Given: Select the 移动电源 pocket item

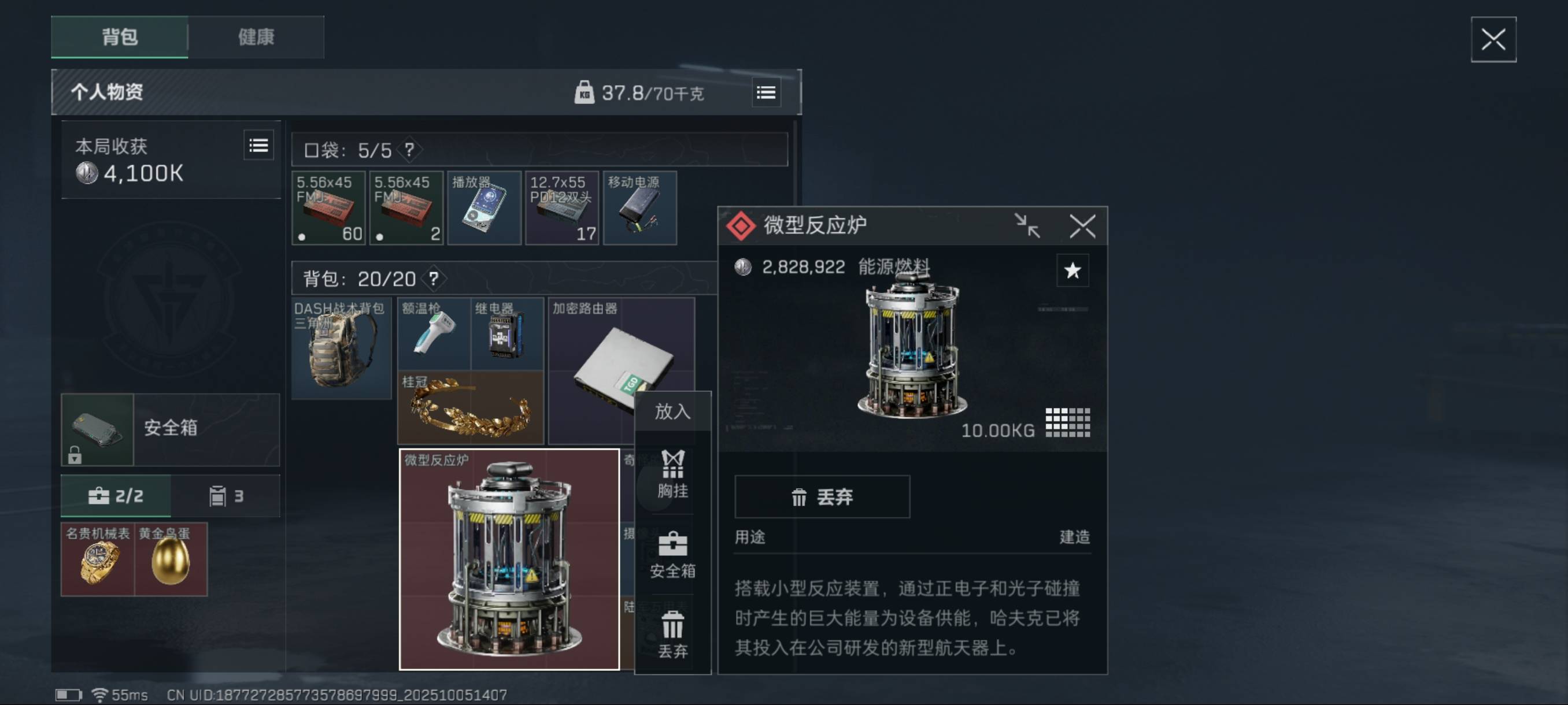Looking at the screenshot, I should tap(639, 208).
